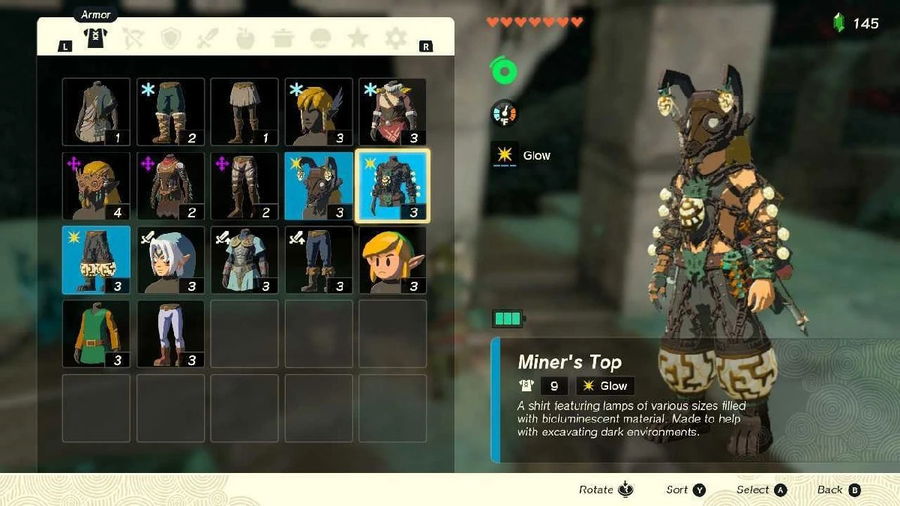Switch to the Bows and Arrows tab

point(132,39)
